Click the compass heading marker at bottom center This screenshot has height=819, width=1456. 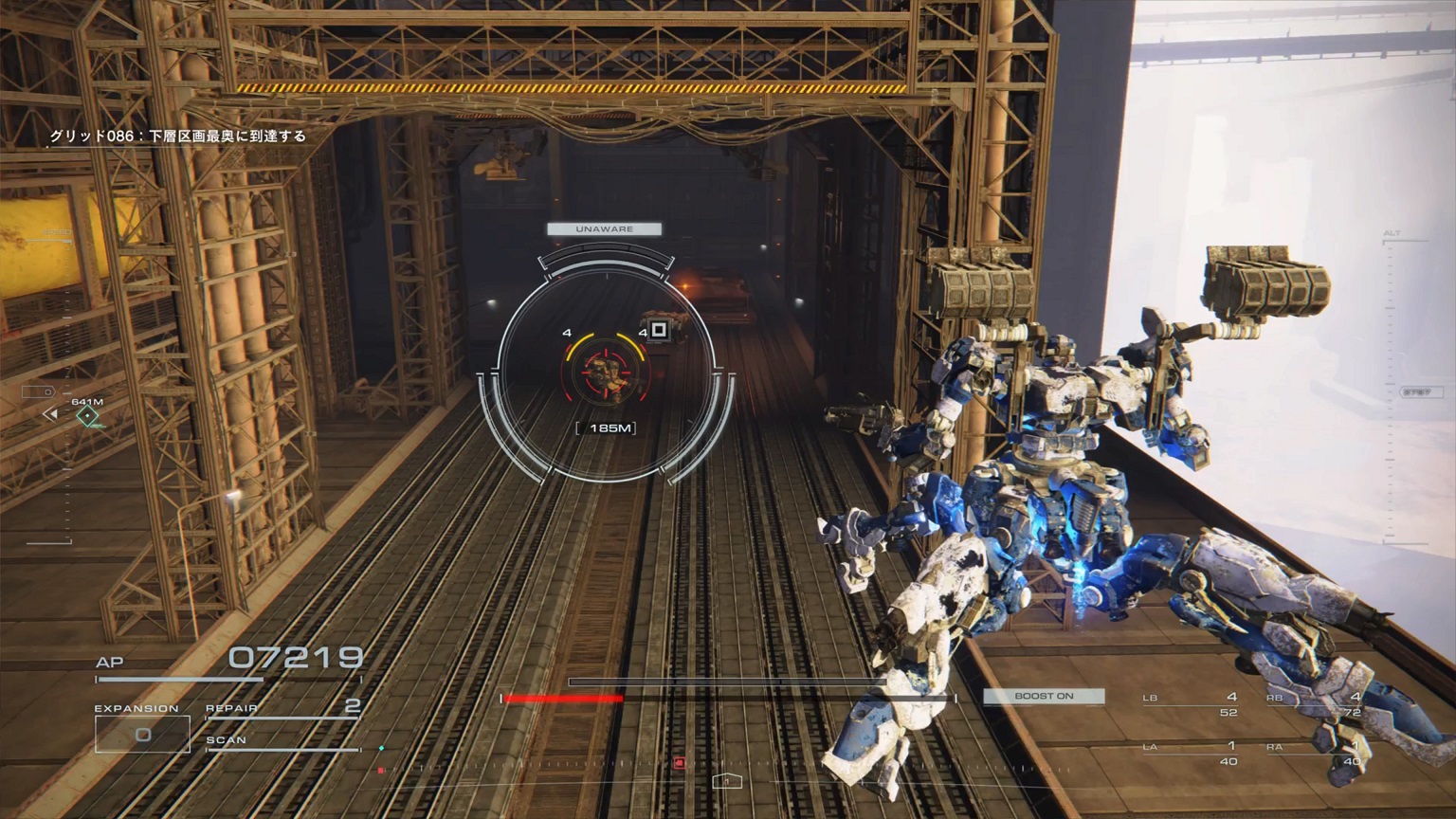727,780
